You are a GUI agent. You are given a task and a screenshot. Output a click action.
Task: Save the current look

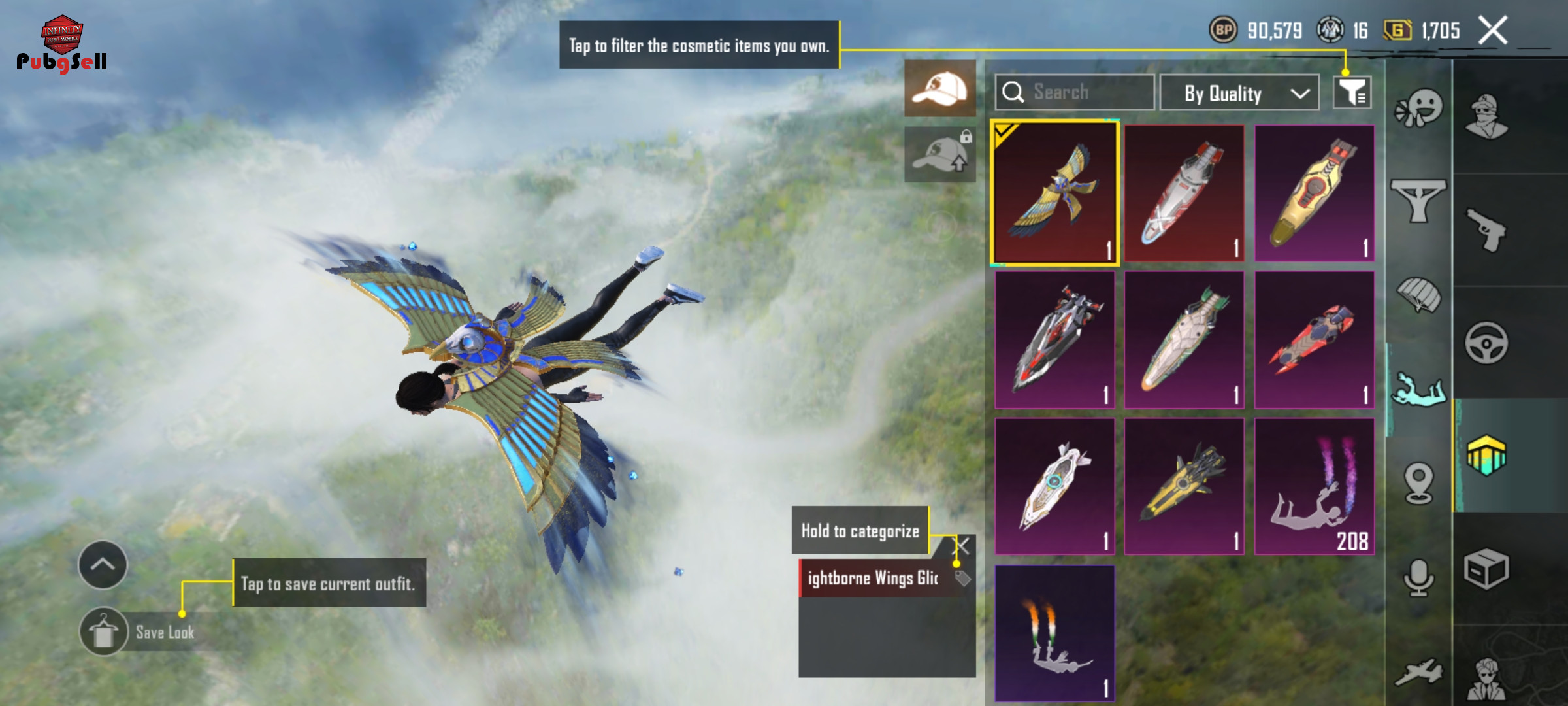[104, 631]
